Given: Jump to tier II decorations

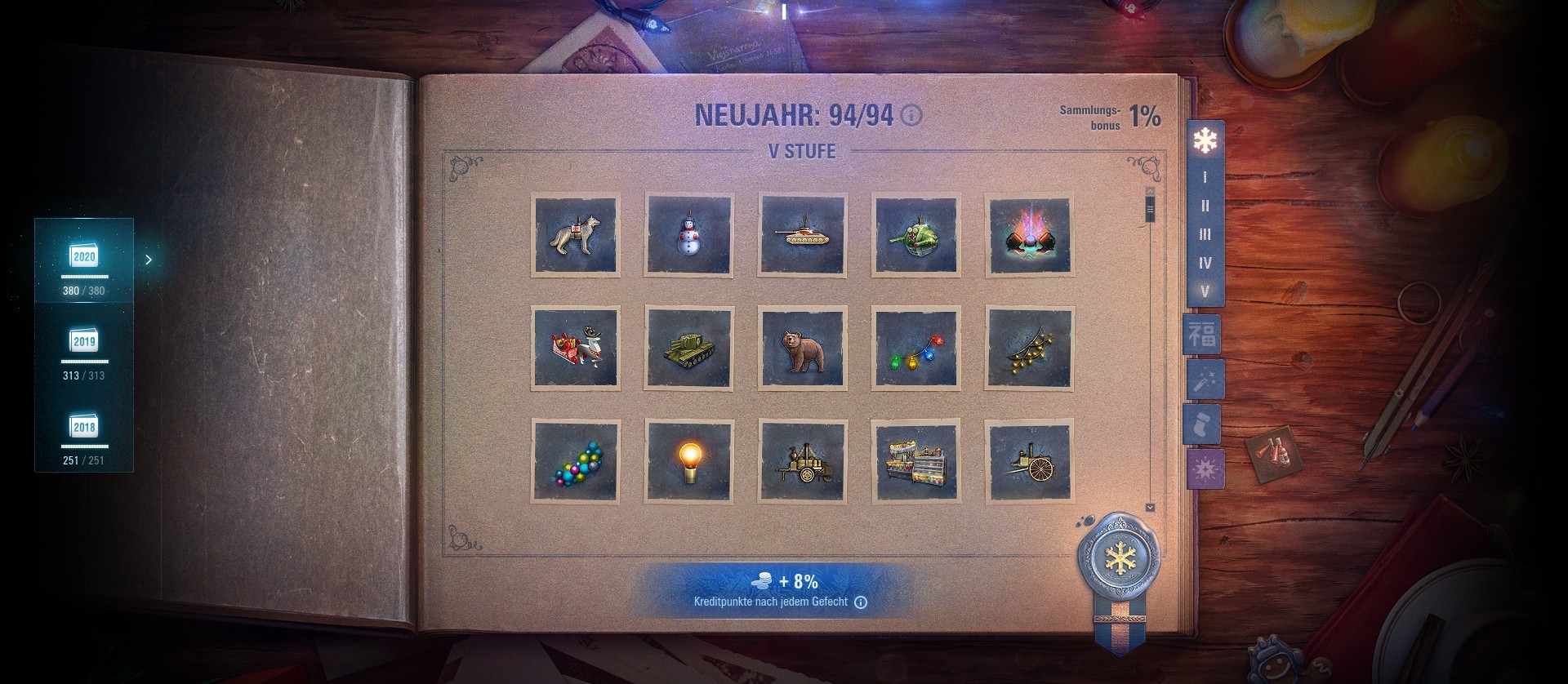Looking at the screenshot, I should coord(1205,206).
